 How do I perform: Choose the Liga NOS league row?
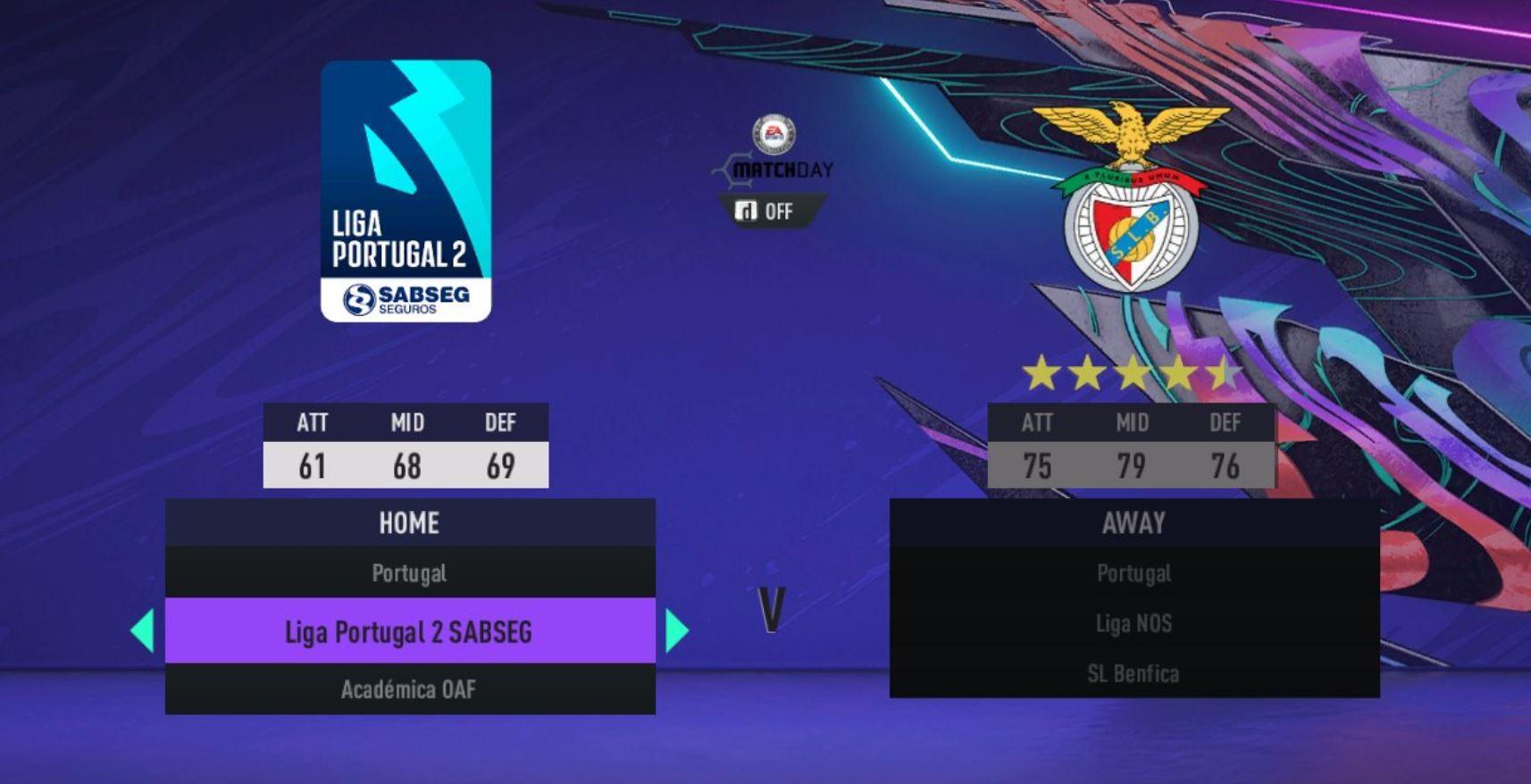pos(1134,623)
